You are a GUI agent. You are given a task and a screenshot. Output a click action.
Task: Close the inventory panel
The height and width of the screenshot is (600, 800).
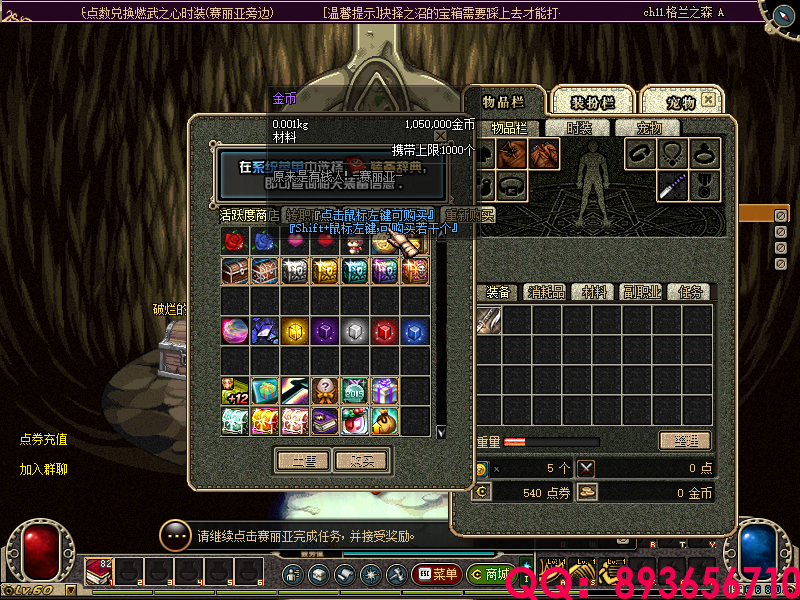point(708,100)
